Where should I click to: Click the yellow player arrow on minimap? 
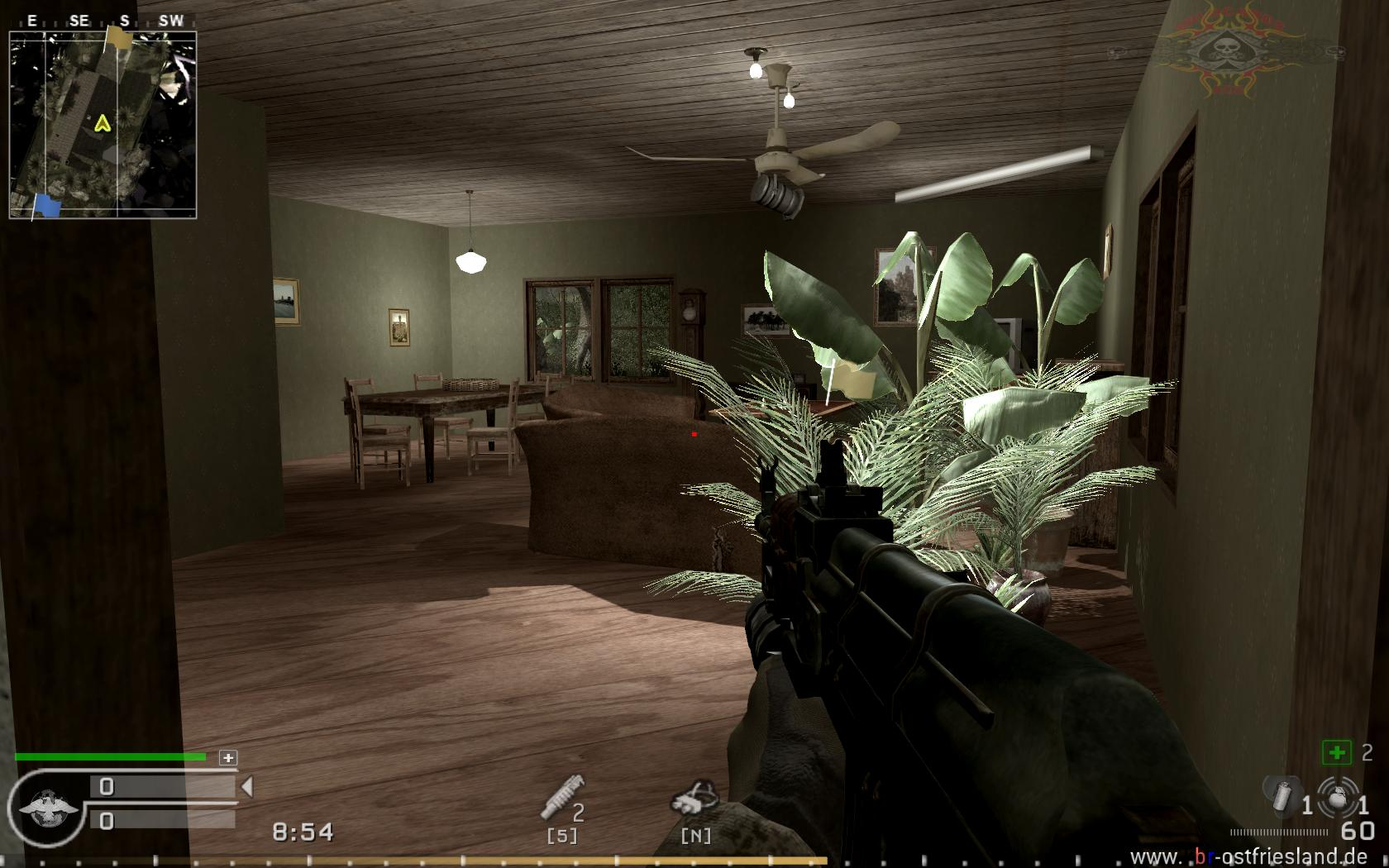pyautogui.click(x=103, y=124)
